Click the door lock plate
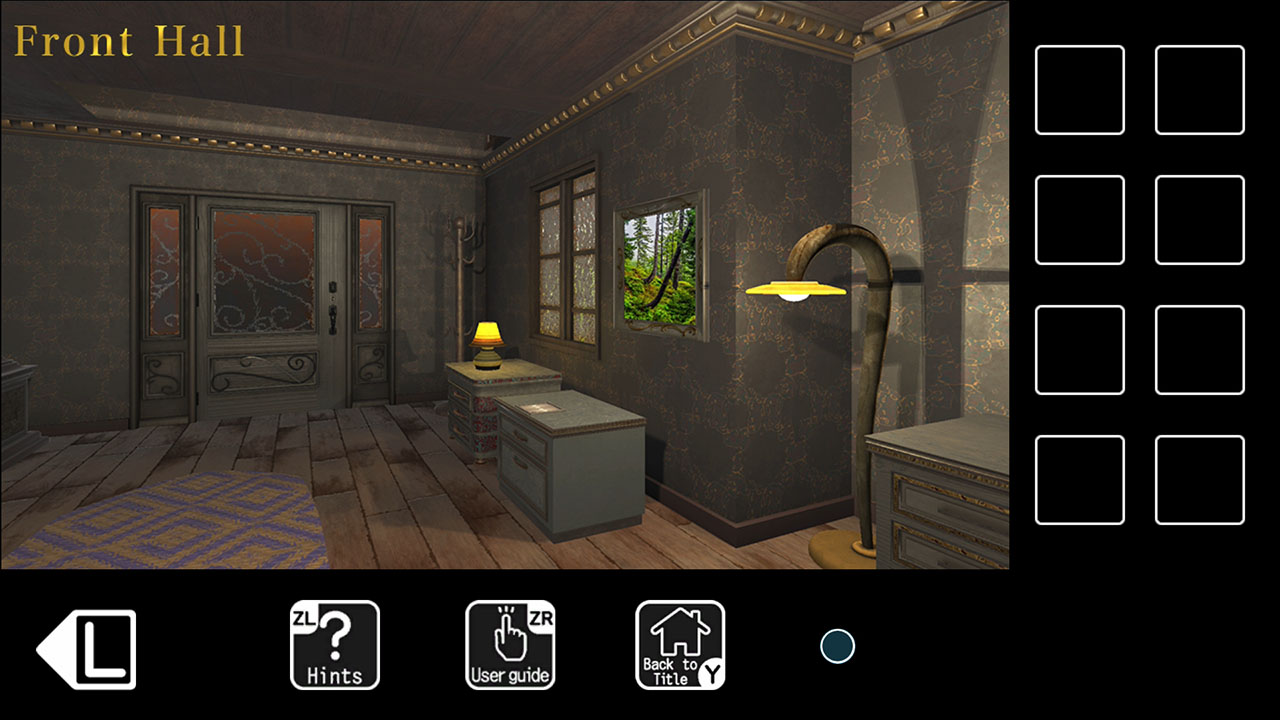This screenshot has height=720, width=1280. click(330, 290)
